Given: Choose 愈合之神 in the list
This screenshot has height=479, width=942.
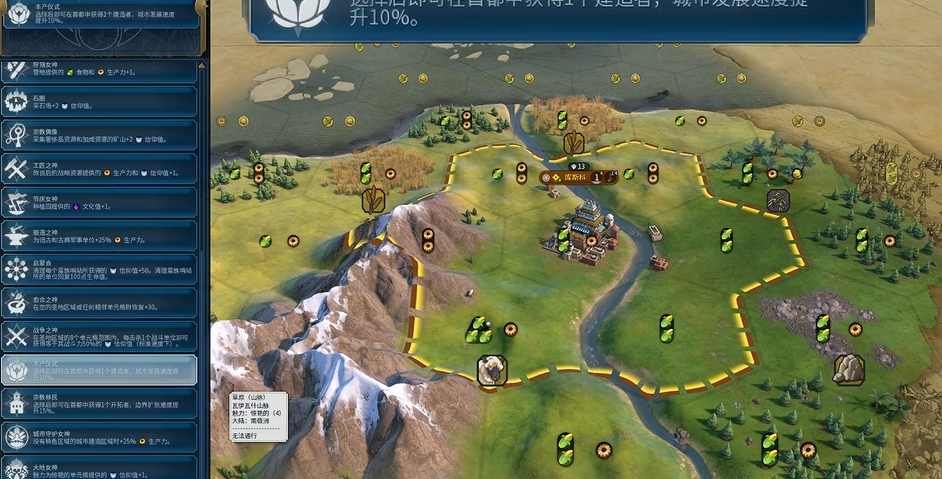Looking at the screenshot, I should point(100,303).
